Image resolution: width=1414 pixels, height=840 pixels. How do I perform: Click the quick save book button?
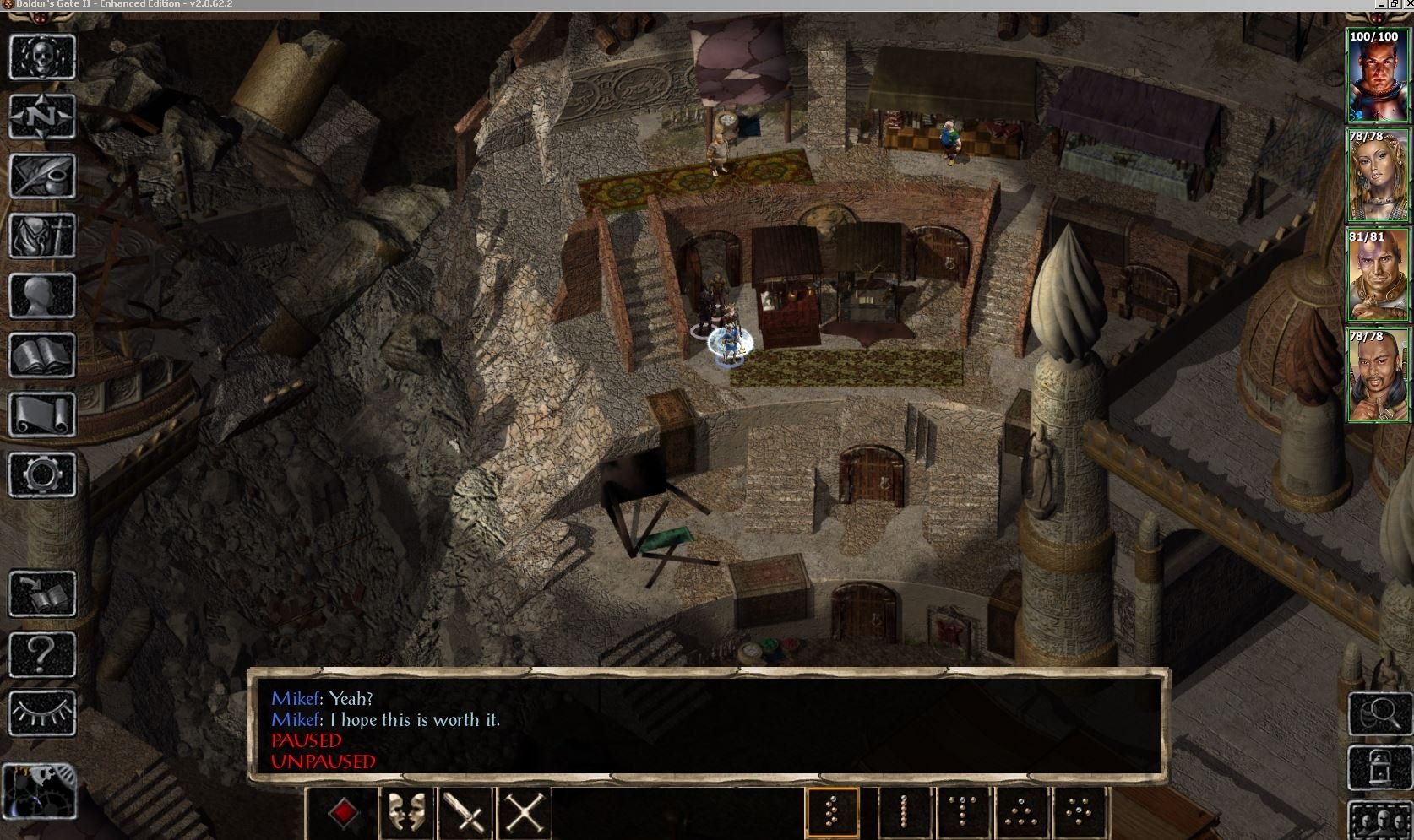tap(42, 593)
